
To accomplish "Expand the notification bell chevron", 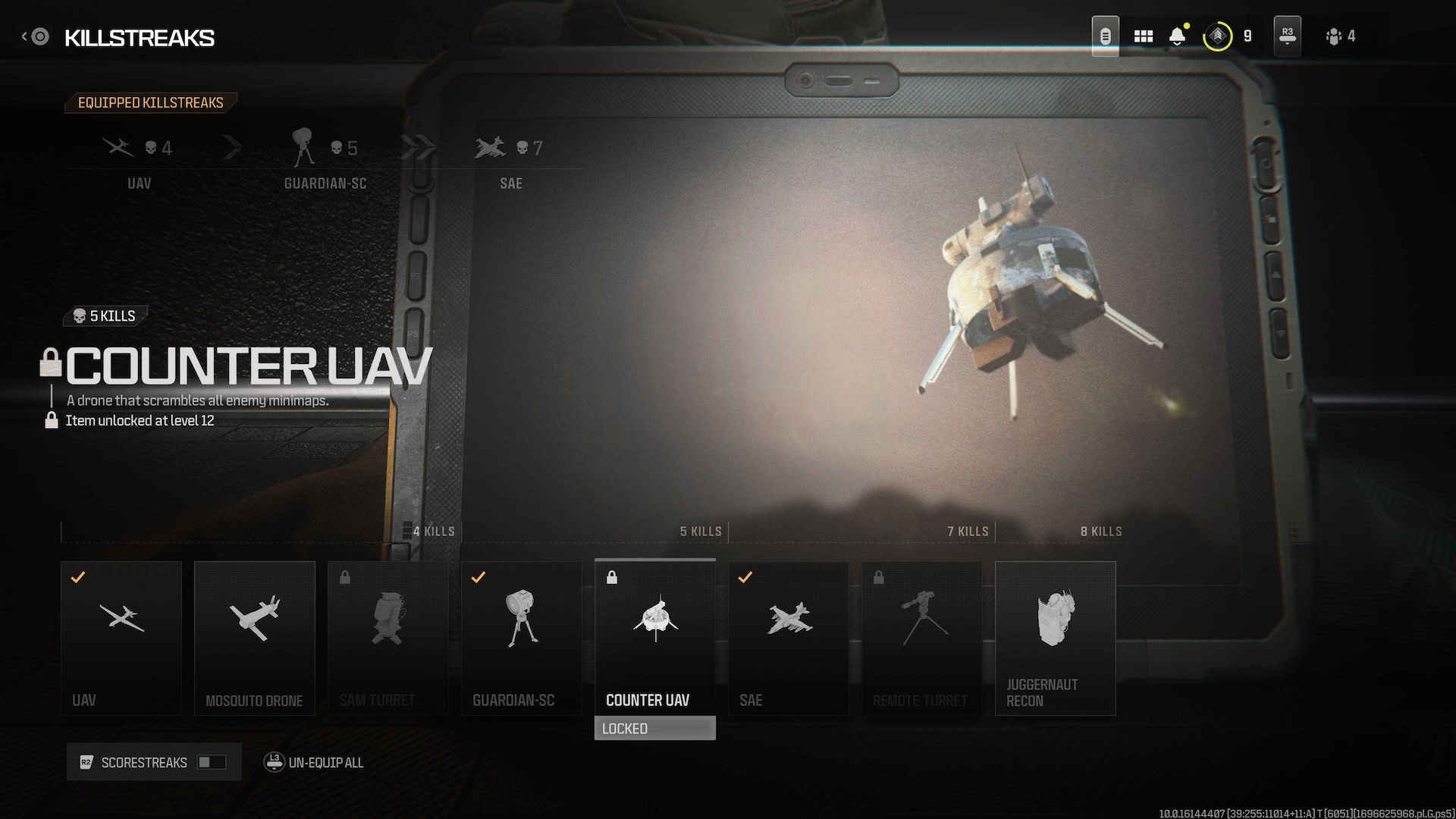I will (1177, 43).
